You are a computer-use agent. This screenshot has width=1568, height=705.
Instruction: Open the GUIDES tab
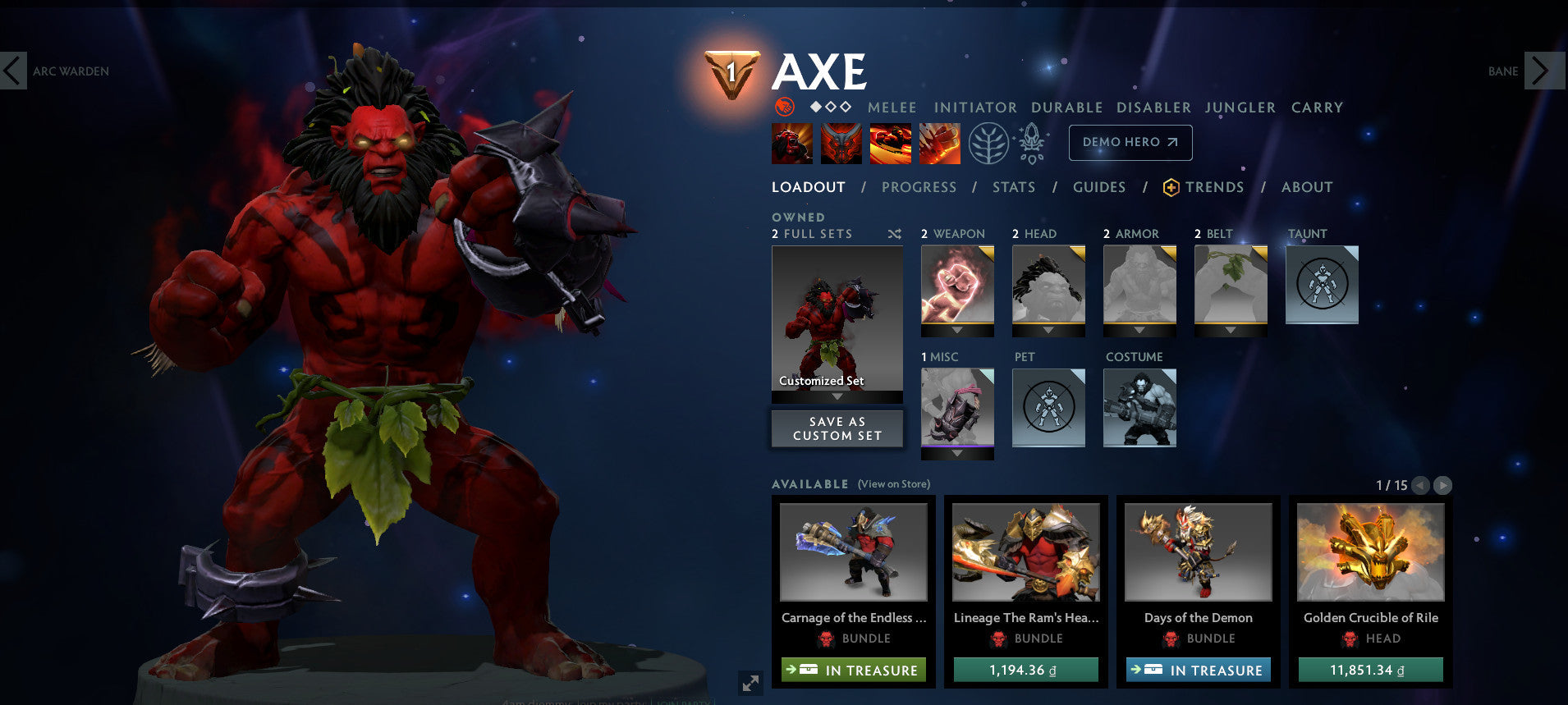(1098, 187)
